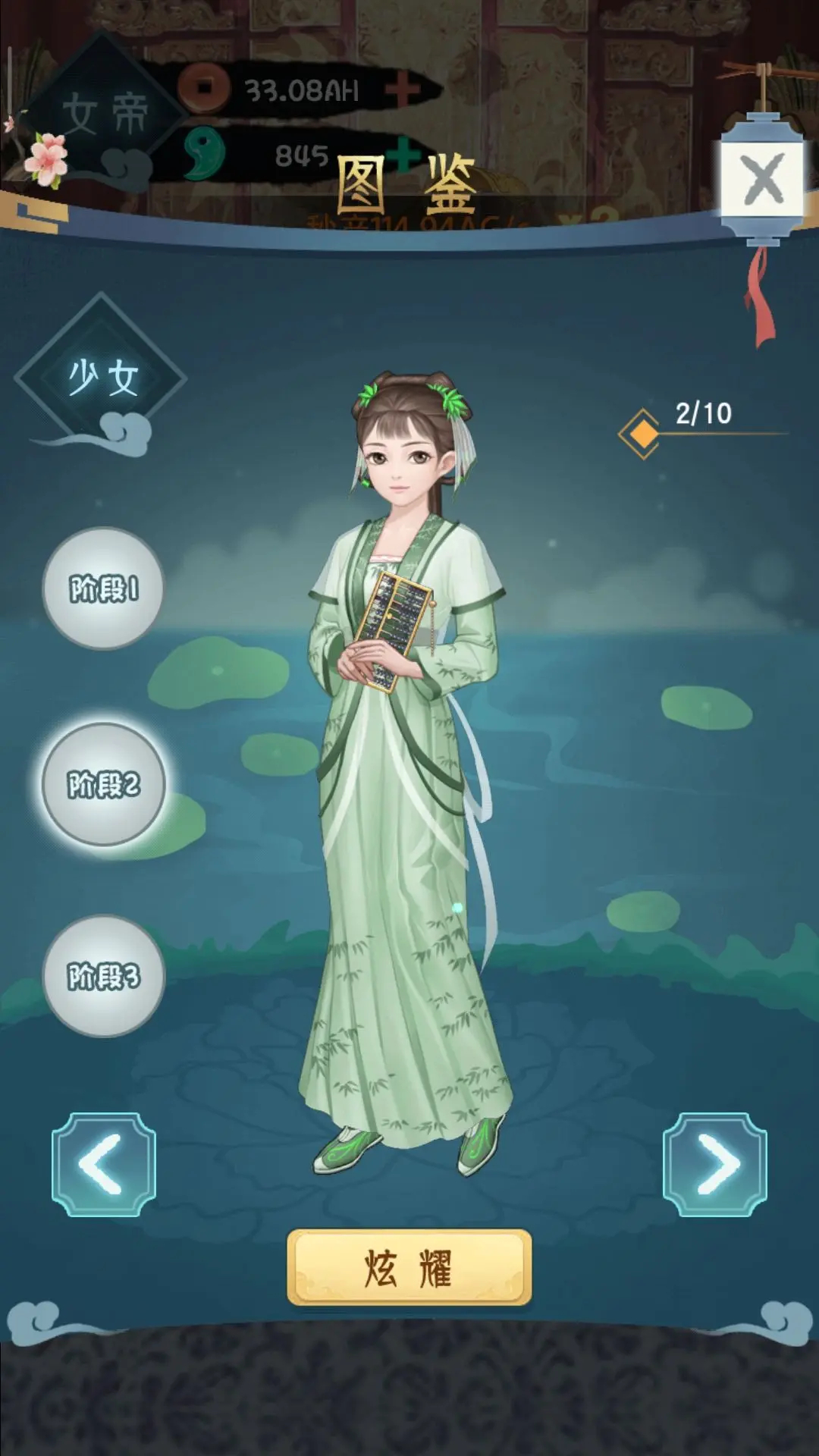This screenshot has height=1456, width=819.
Task: Add more copper coins with red plus
Action: pyautogui.click(x=403, y=90)
